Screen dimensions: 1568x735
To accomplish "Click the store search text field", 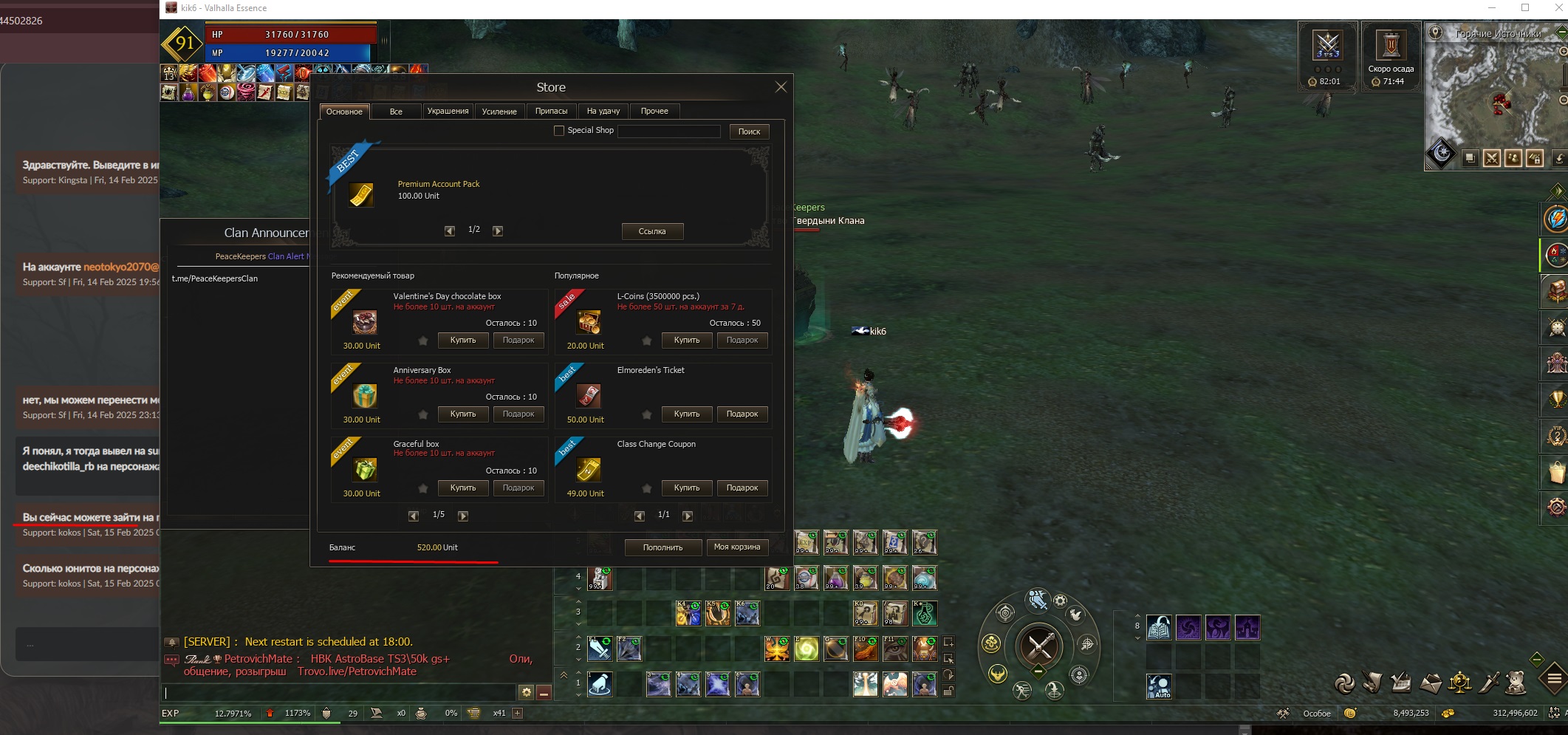I will (x=668, y=131).
